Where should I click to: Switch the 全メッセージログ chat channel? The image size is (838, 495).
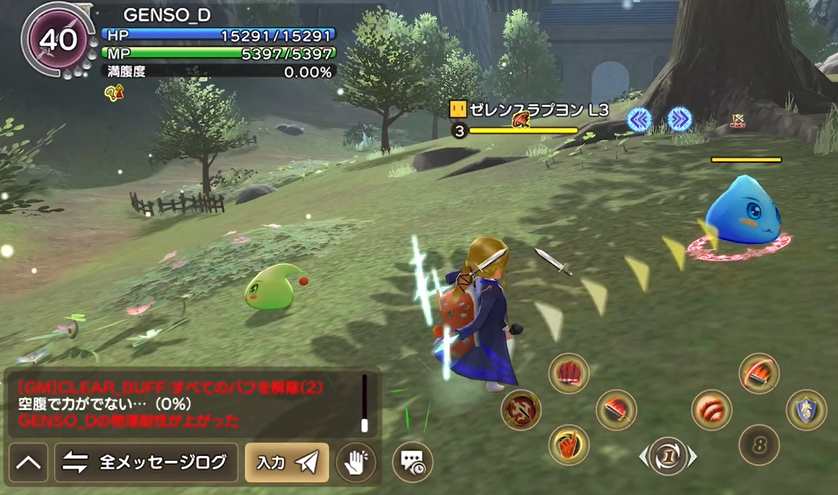coord(146,463)
